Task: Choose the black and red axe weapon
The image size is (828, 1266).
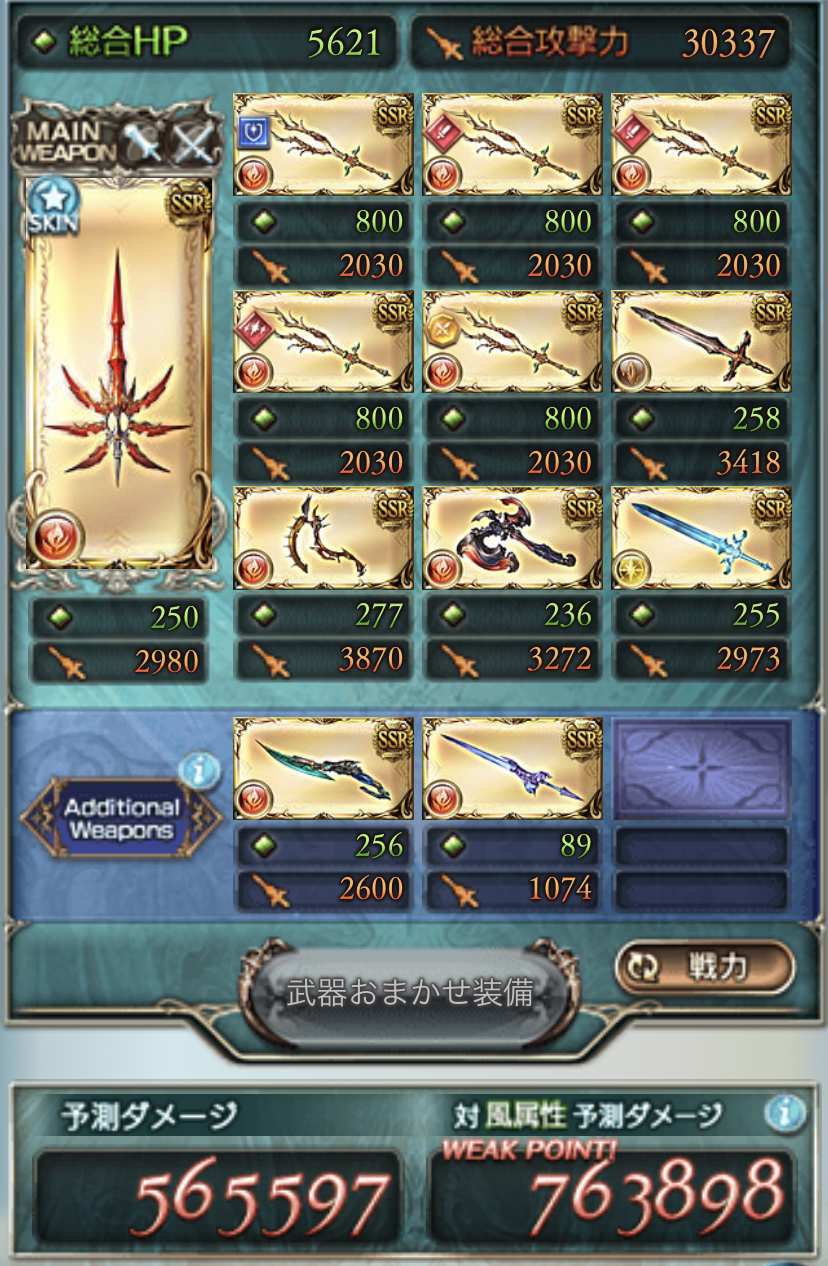Action: (x=513, y=537)
